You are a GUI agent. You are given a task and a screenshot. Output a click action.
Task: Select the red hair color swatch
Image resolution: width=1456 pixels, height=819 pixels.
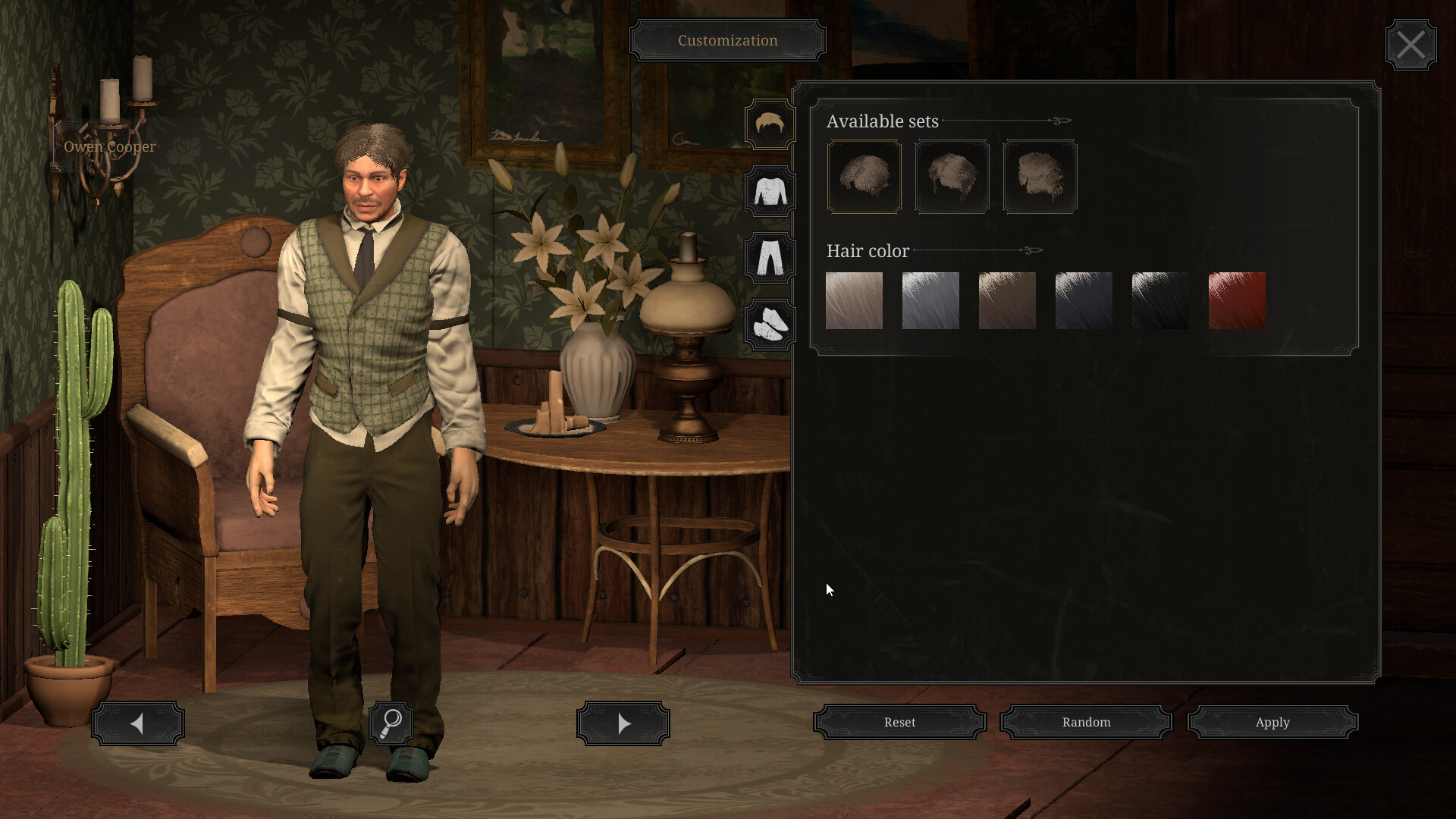click(x=1237, y=300)
